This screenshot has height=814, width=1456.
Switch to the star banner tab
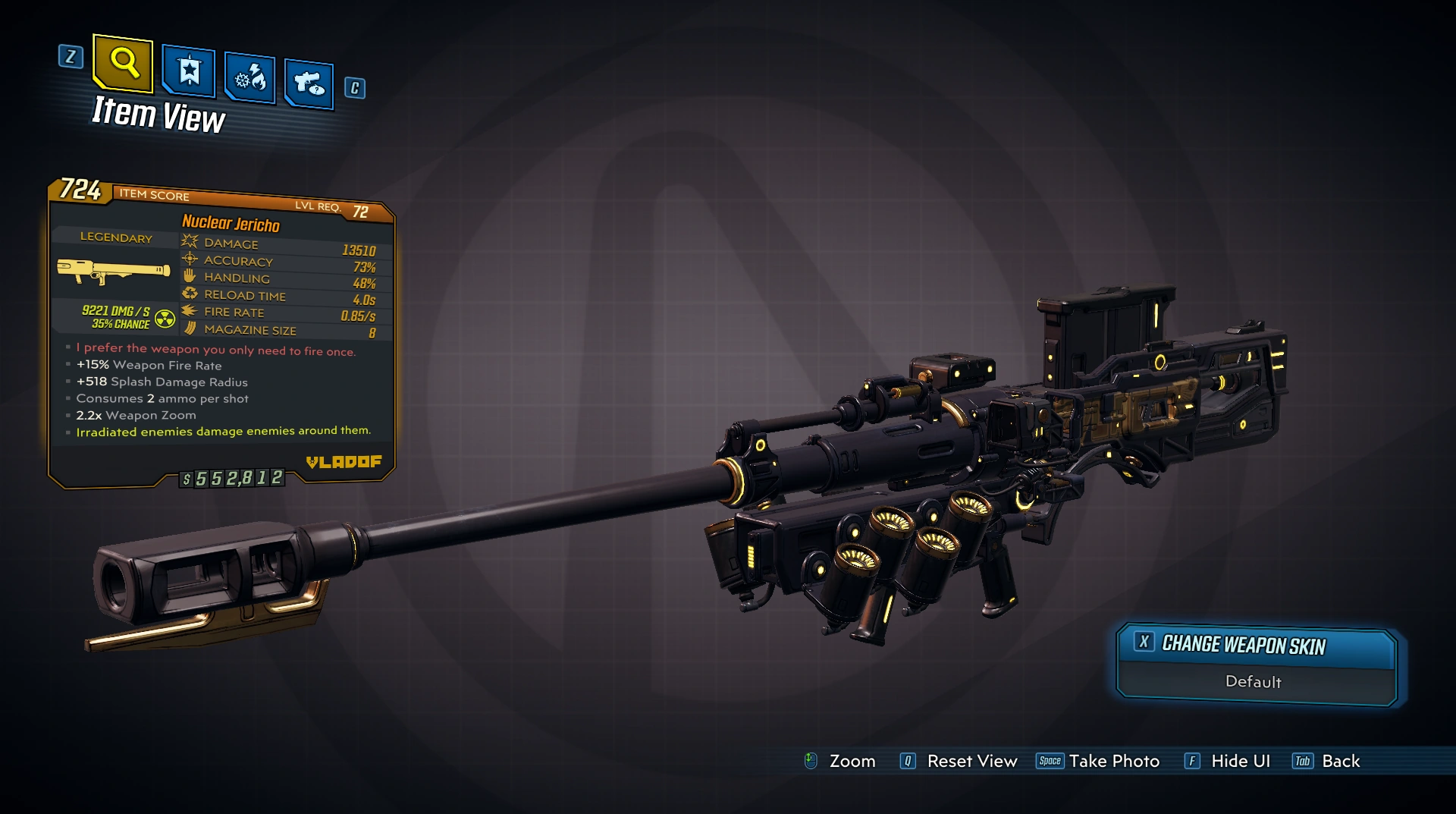tap(188, 72)
